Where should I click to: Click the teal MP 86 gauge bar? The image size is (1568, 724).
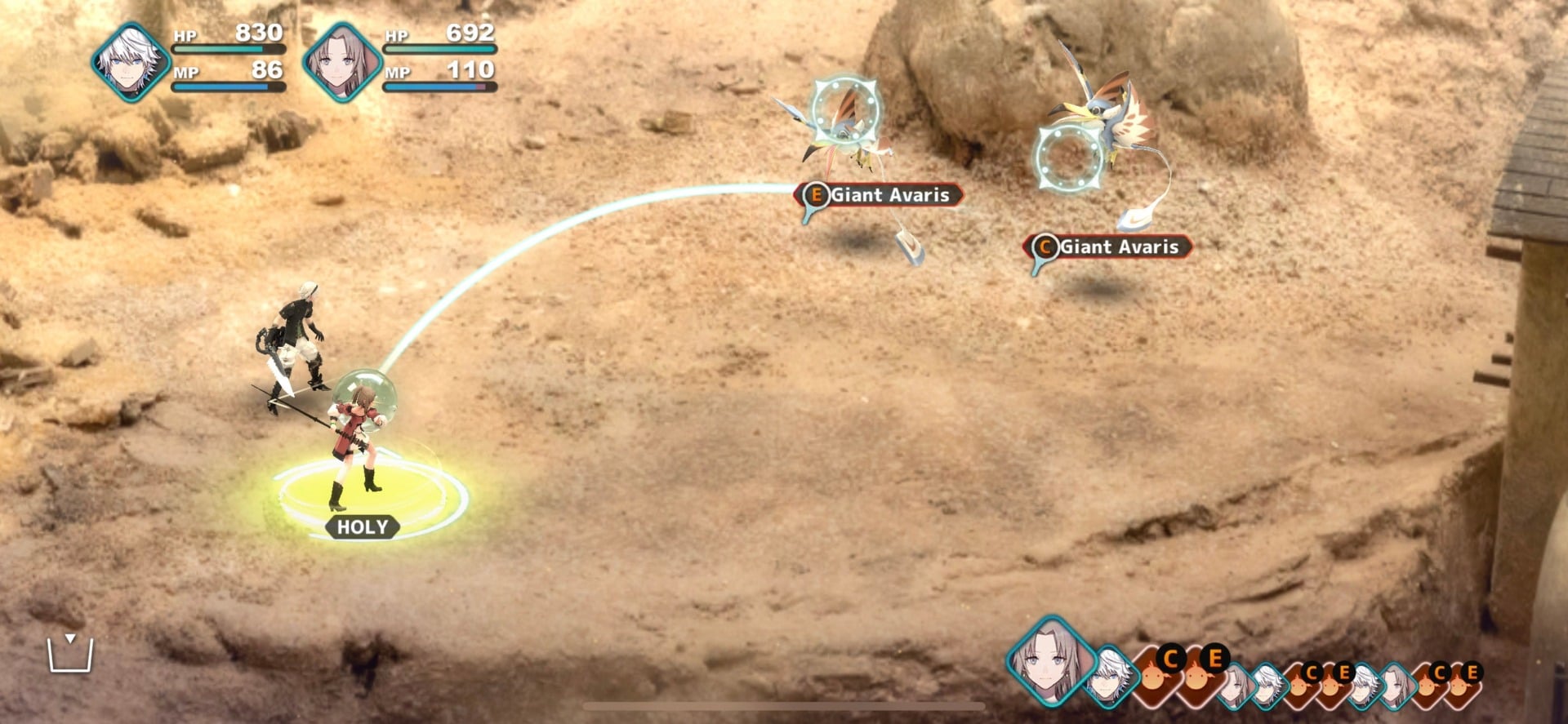[229, 86]
